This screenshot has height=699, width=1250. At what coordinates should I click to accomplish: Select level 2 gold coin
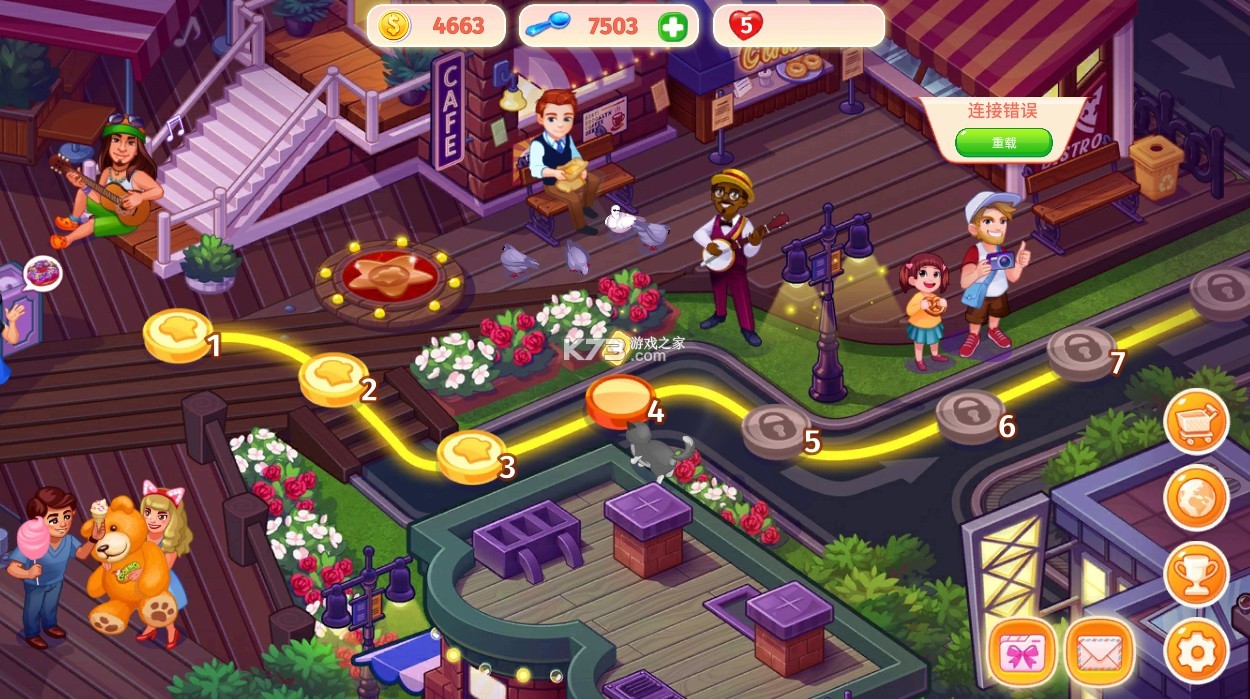coord(333,377)
